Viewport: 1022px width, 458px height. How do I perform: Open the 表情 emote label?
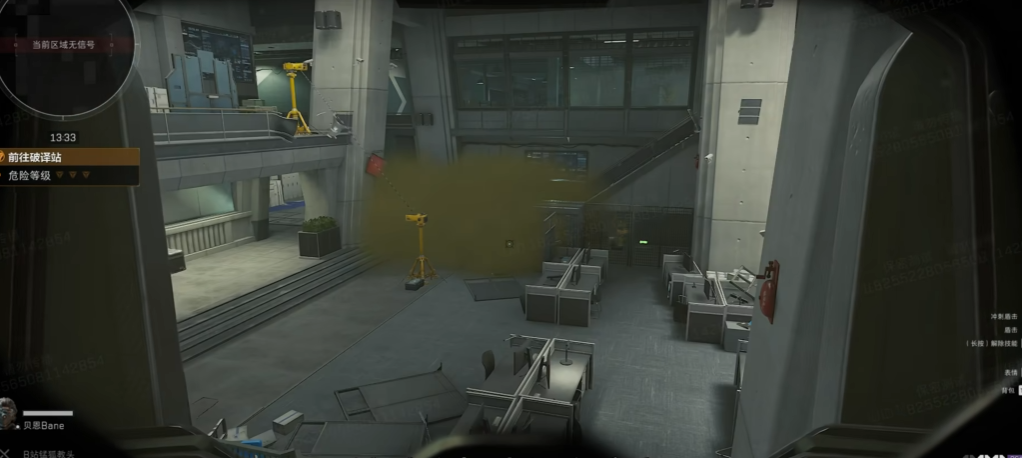1010,372
